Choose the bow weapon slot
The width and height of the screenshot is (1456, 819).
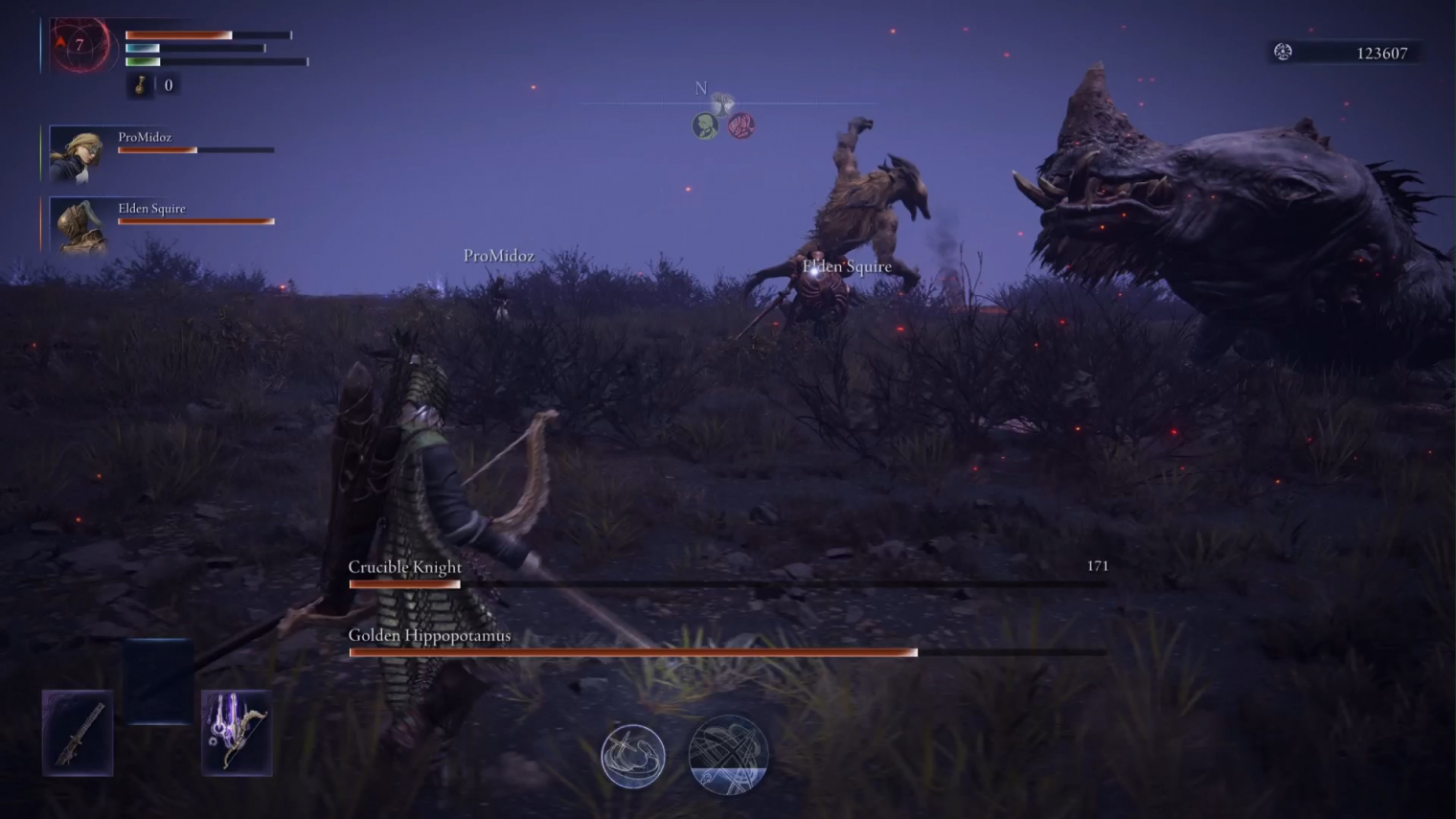tap(237, 733)
